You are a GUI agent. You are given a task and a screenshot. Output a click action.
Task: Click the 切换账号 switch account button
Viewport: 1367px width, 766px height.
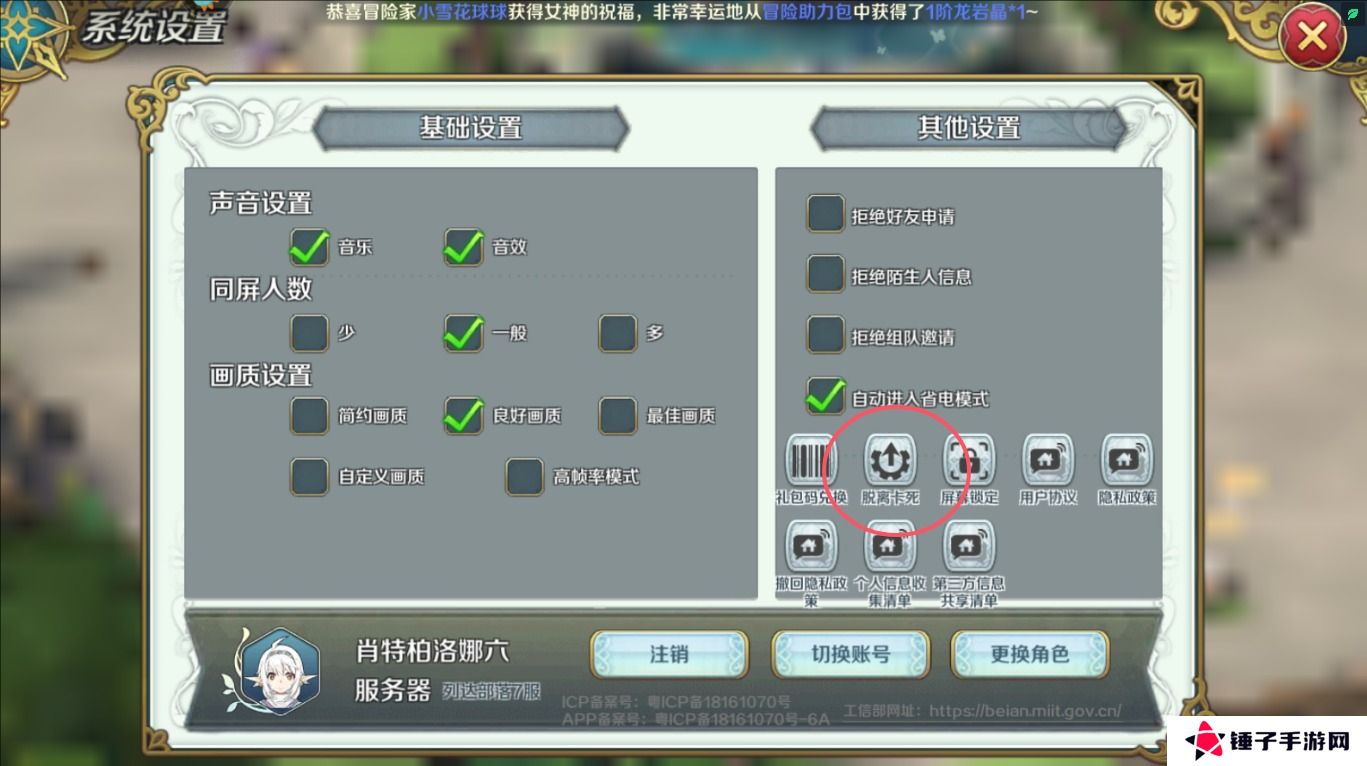pos(849,654)
